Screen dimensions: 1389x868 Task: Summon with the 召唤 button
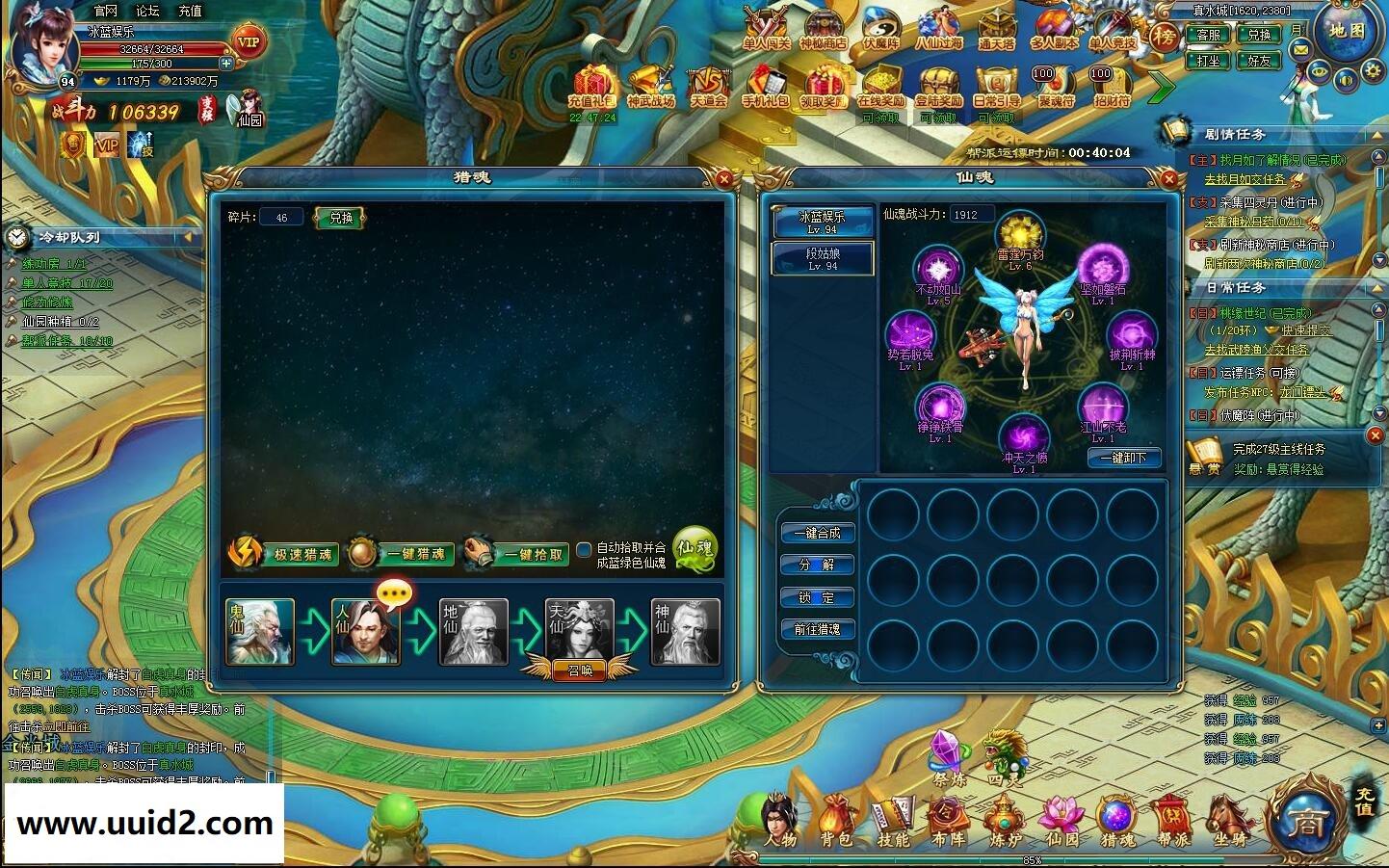(580, 671)
